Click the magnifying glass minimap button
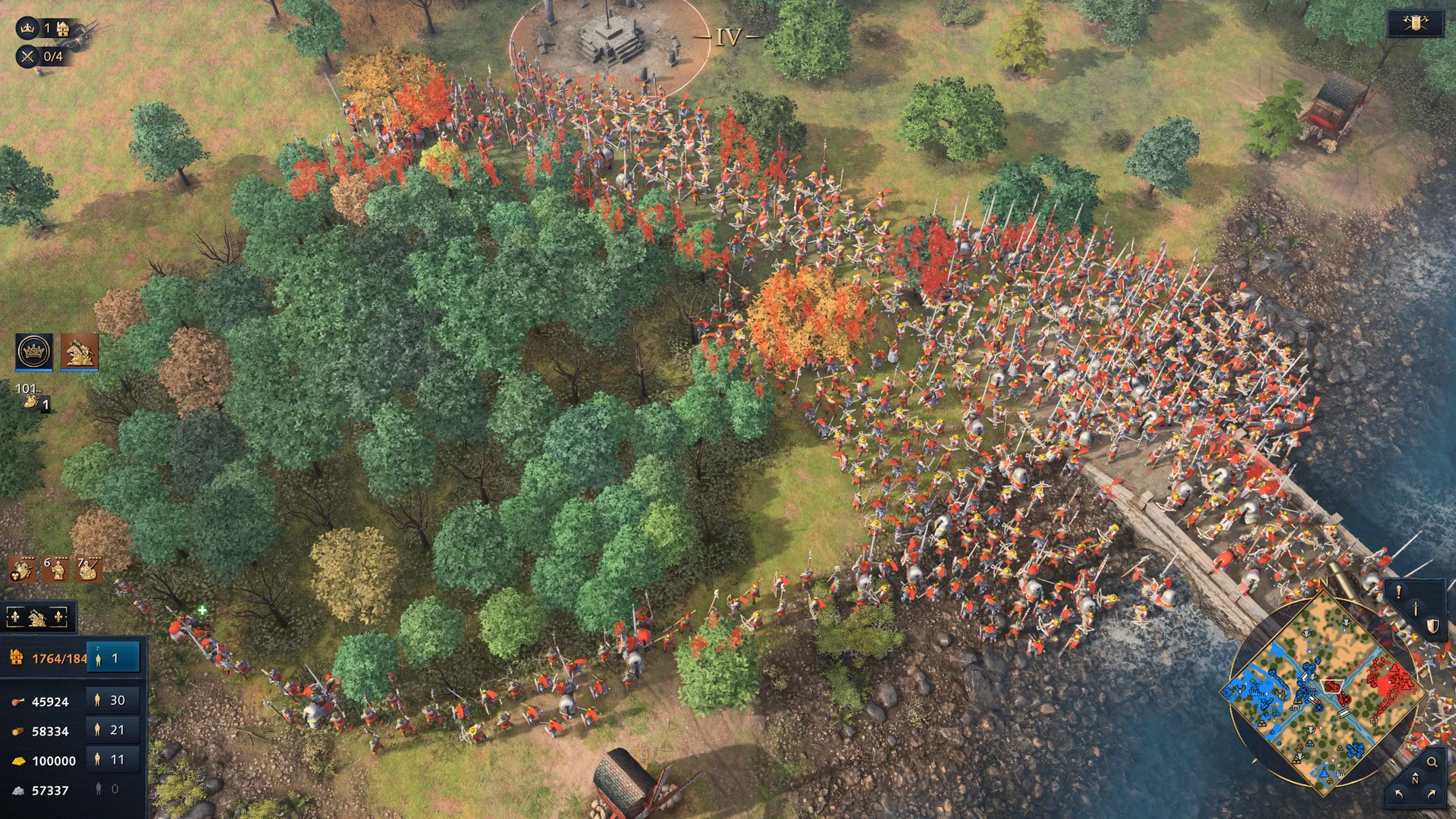Screen dimensions: 1456x819 tap(1432, 762)
